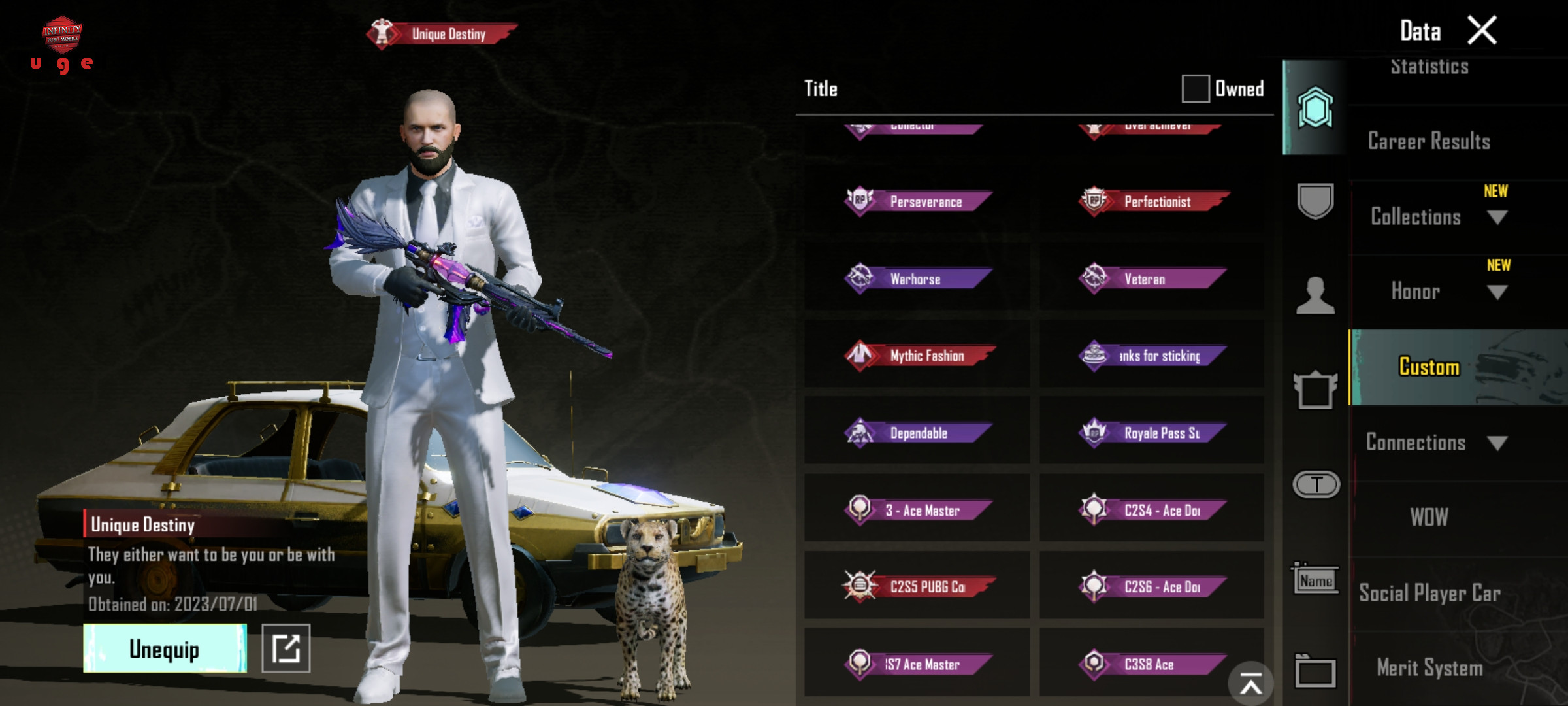Screen dimensions: 1568x706
Task: Open Career Results section
Action: (1429, 141)
